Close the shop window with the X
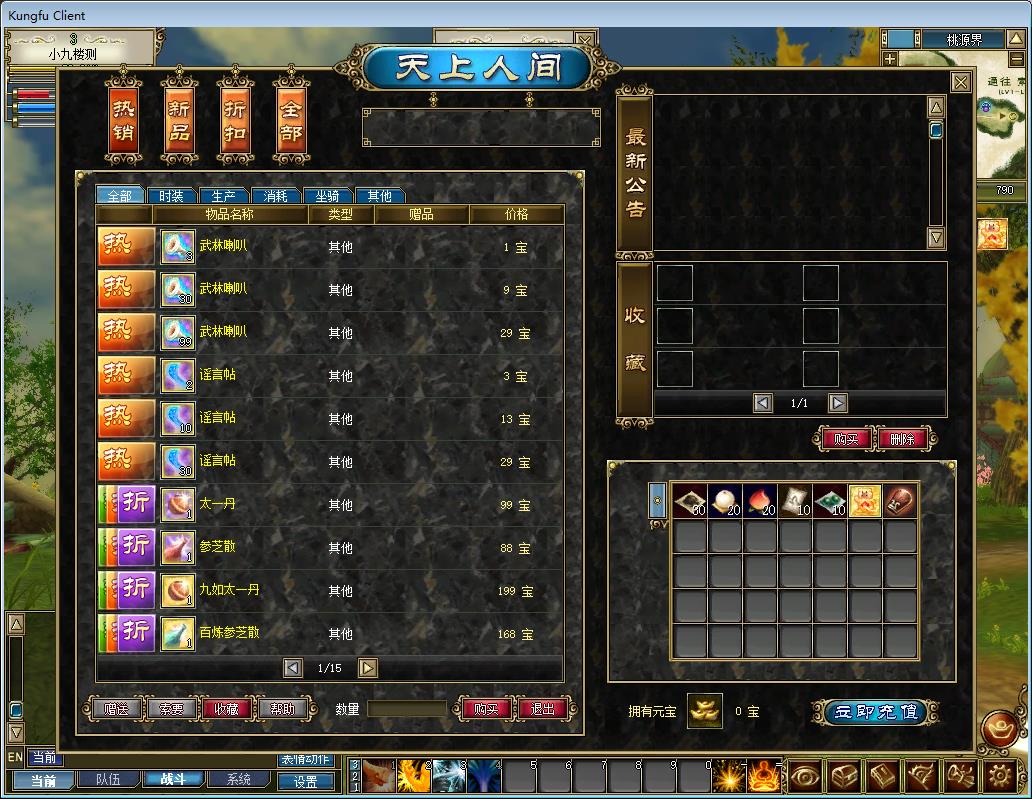 tap(960, 83)
